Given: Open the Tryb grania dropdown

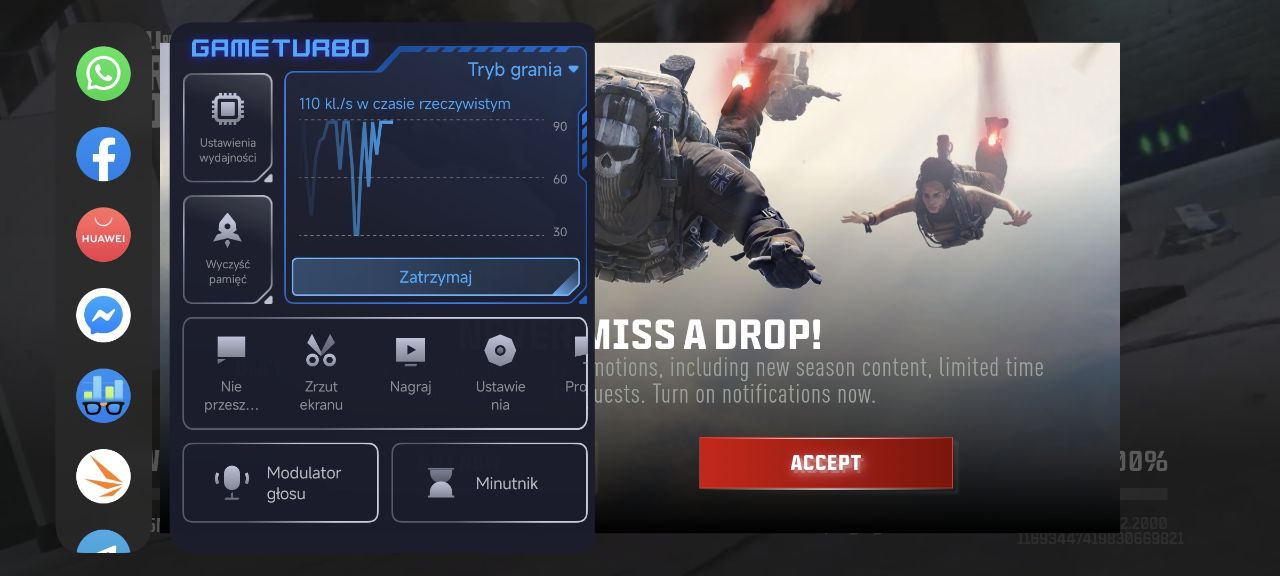Looking at the screenshot, I should [523, 70].
